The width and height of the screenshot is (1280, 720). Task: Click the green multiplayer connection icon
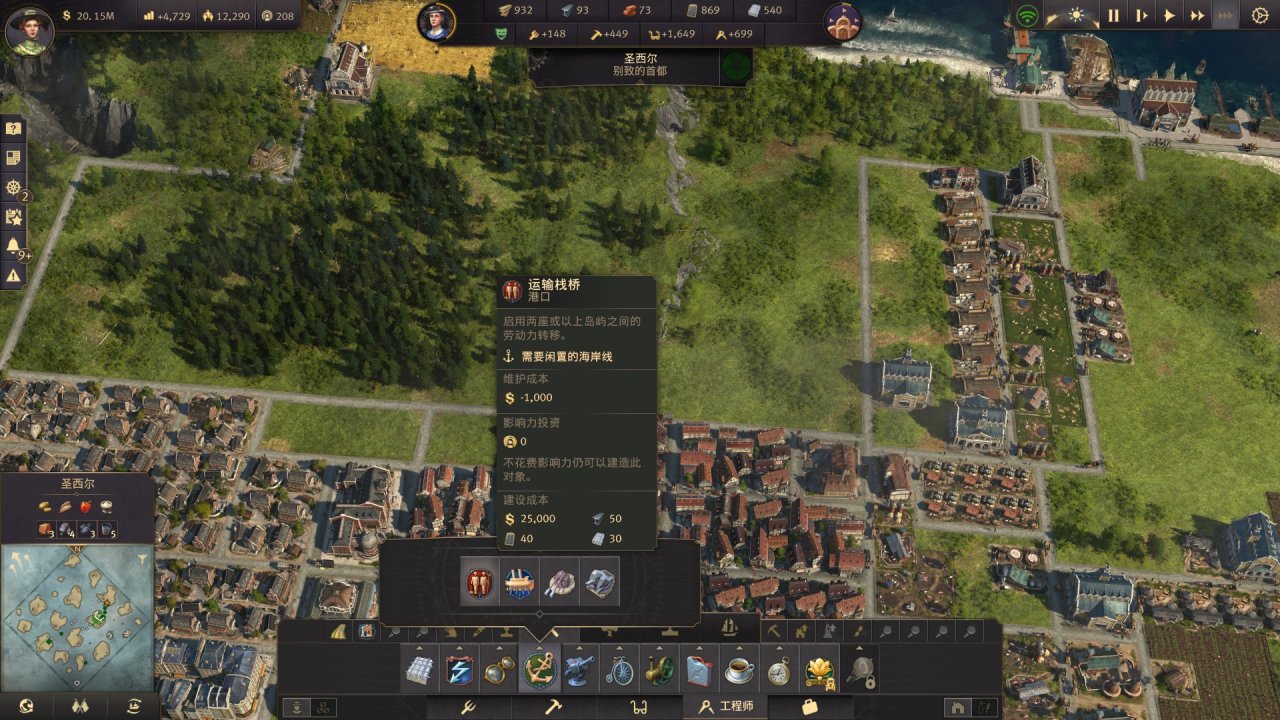1027,15
